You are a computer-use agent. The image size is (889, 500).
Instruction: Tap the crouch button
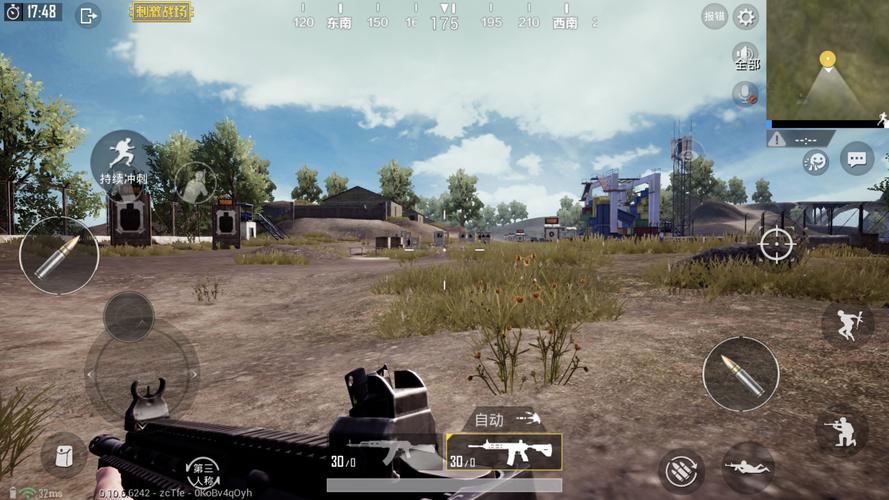840,431
